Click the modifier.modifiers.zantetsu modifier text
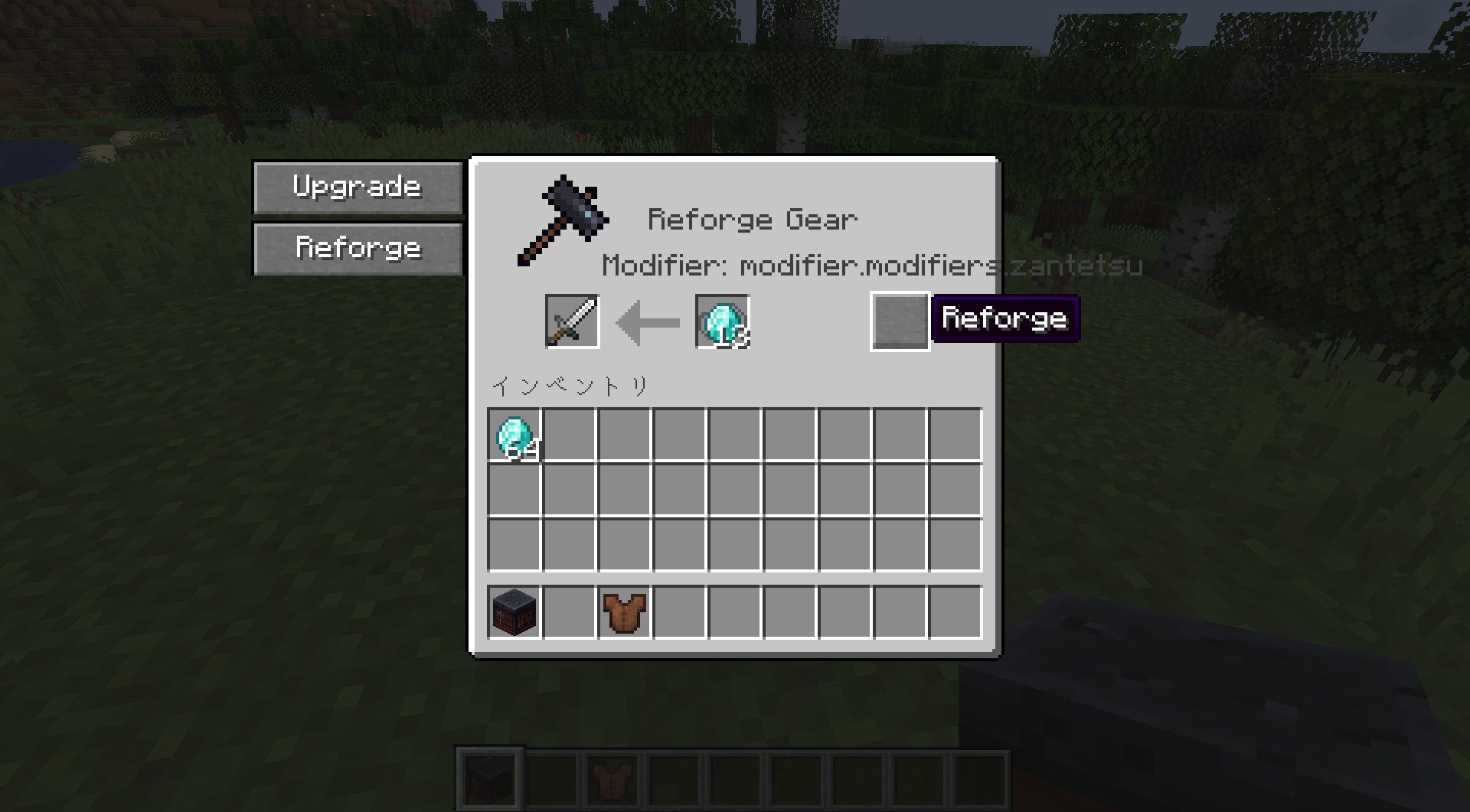This screenshot has width=1470, height=812. click(x=871, y=266)
